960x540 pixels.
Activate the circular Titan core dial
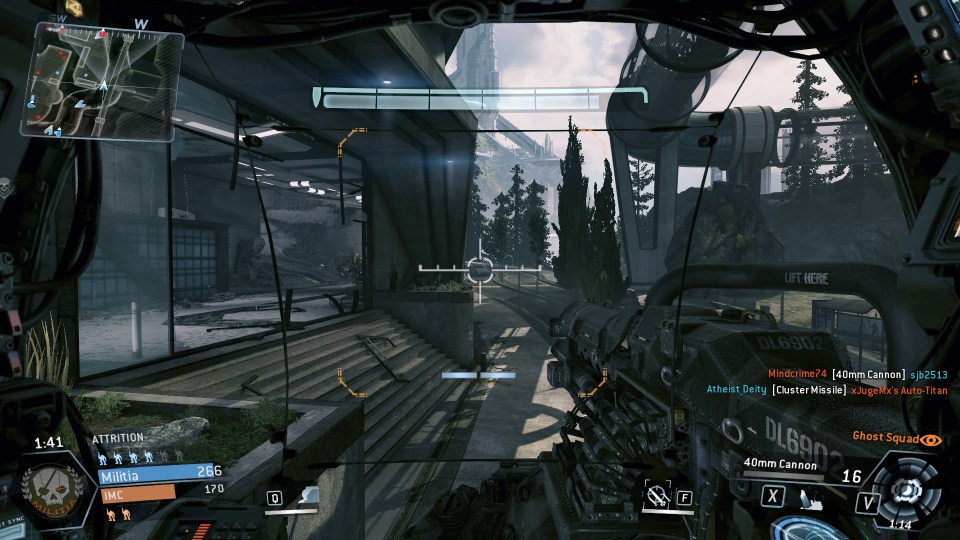pos(908,489)
